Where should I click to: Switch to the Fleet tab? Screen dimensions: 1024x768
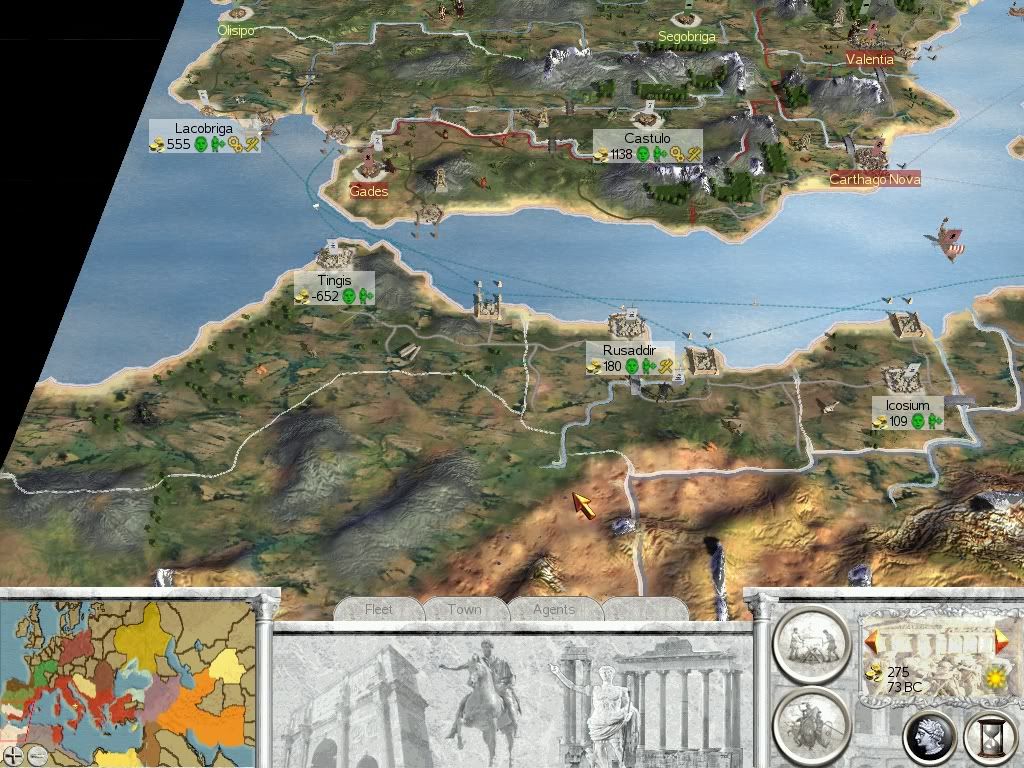click(x=379, y=609)
